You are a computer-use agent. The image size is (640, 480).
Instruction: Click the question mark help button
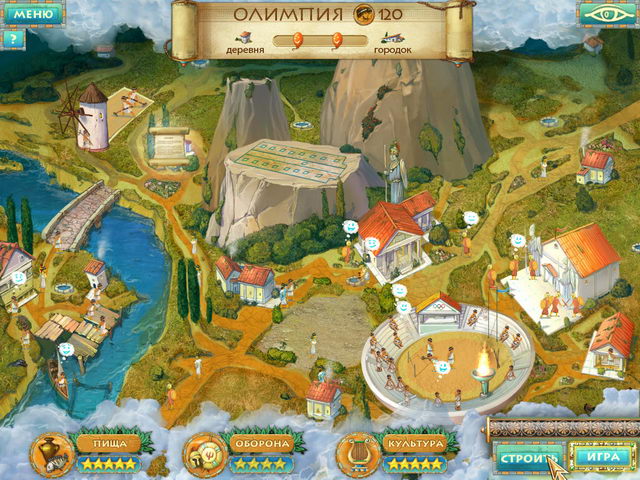tap(13, 39)
